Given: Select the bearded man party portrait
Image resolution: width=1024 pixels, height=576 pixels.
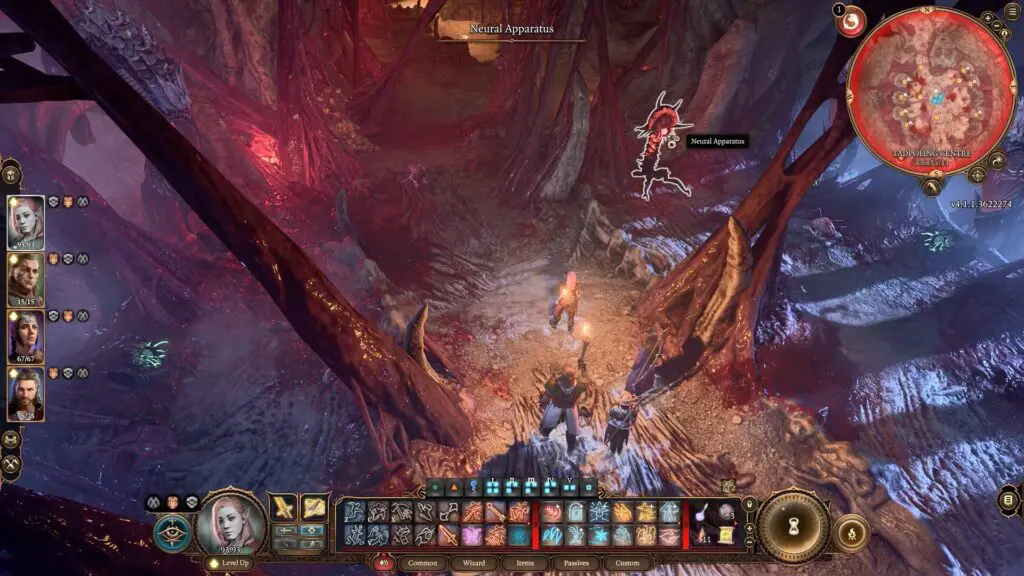Looking at the screenshot, I should 26,393.
